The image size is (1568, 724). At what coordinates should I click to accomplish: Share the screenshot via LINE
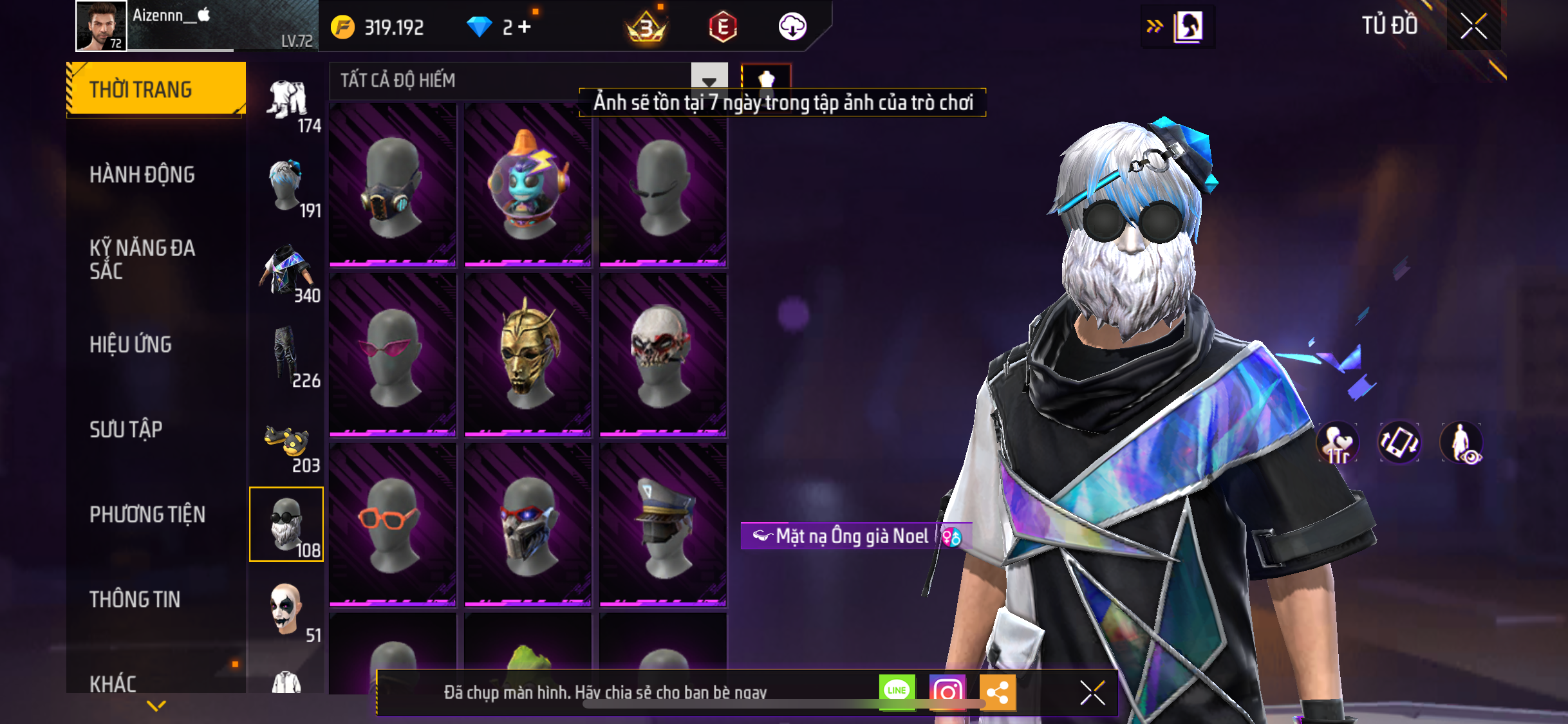click(x=897, y=691)
